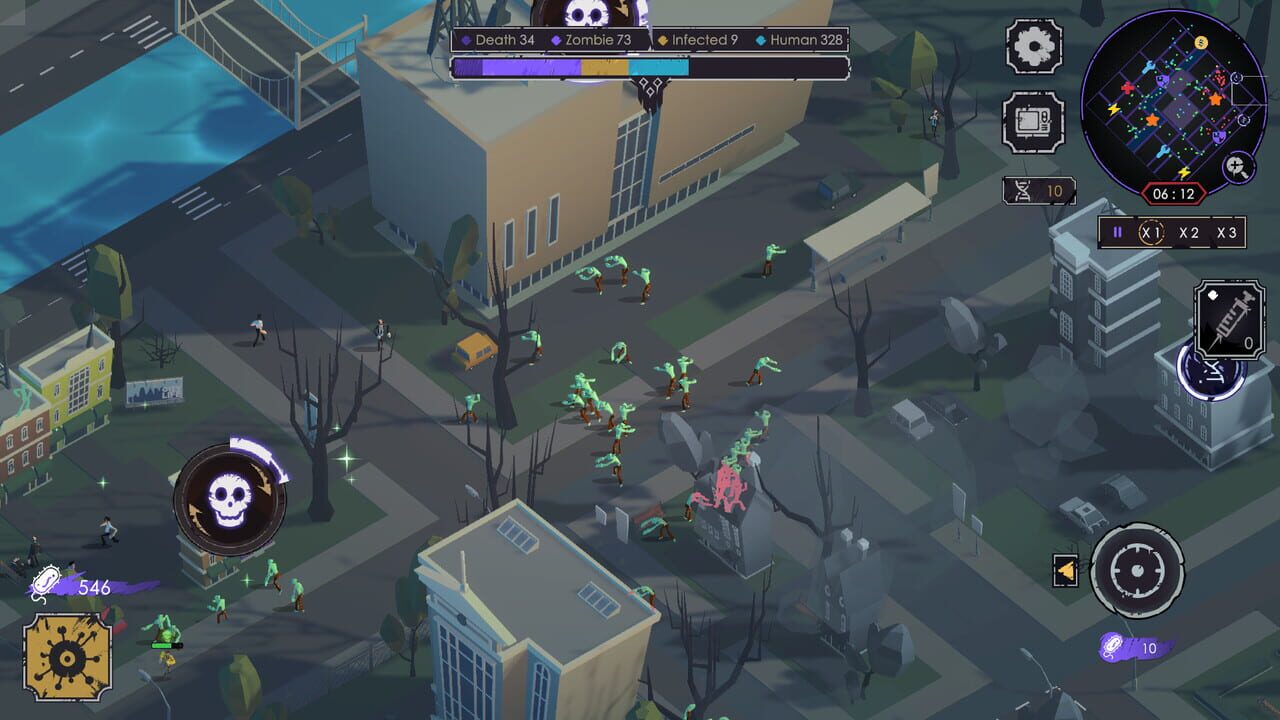Screen dimensions: 1280x720
Task: Mute game audio via the speaker icon
Action: [x=1066, y=570]
